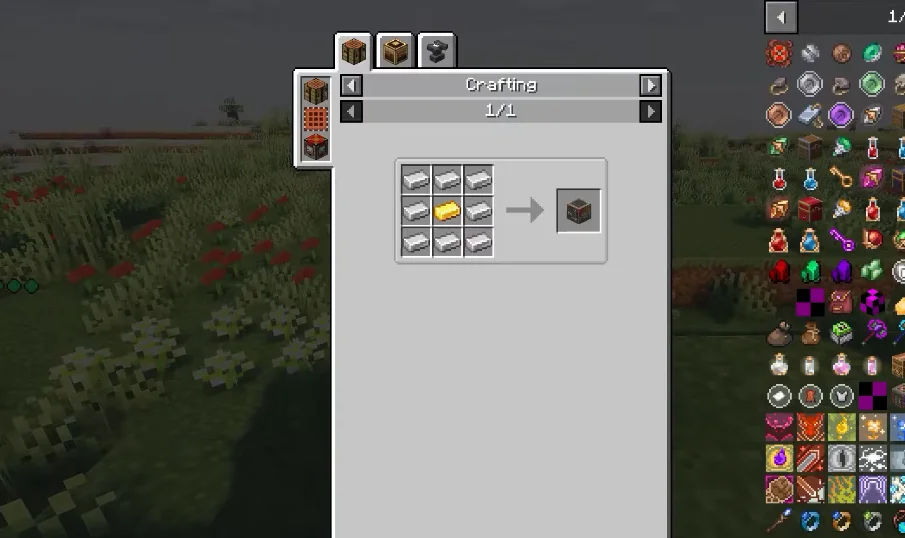Screen dimensions: 905x538
Task: Click the recipe arrow between grid and output
Action: coord(524,210)
